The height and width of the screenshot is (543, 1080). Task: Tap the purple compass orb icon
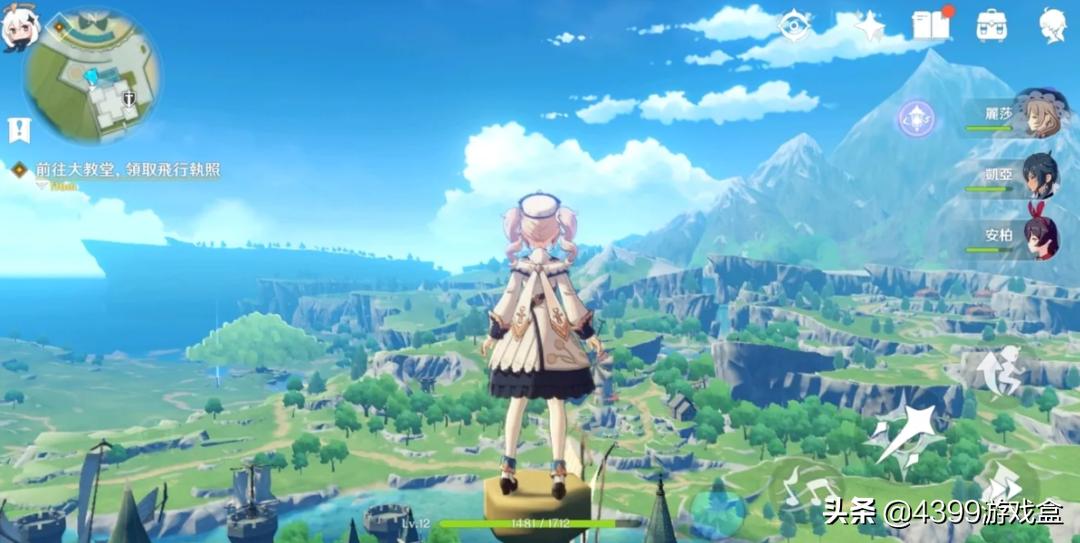915,118
